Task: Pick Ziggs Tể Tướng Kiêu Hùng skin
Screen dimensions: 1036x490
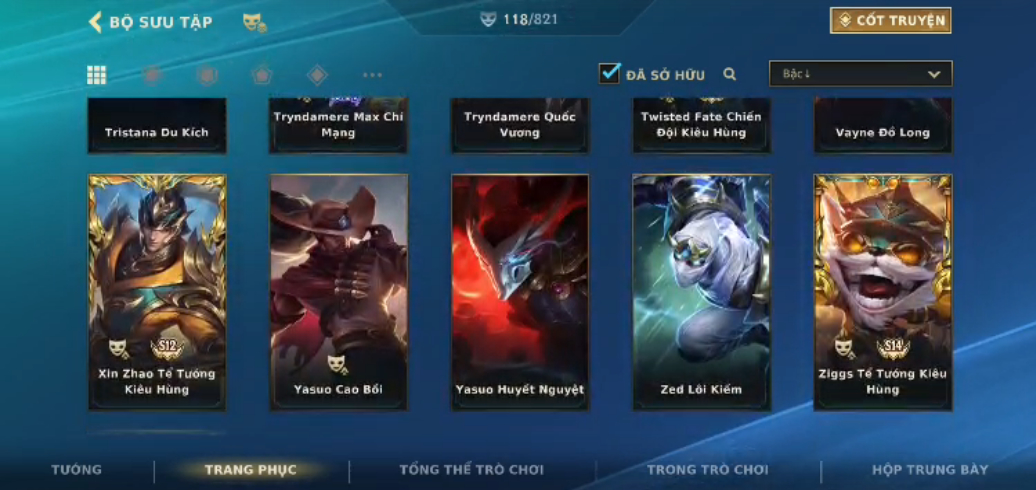Action: click(x=883, y=292)
